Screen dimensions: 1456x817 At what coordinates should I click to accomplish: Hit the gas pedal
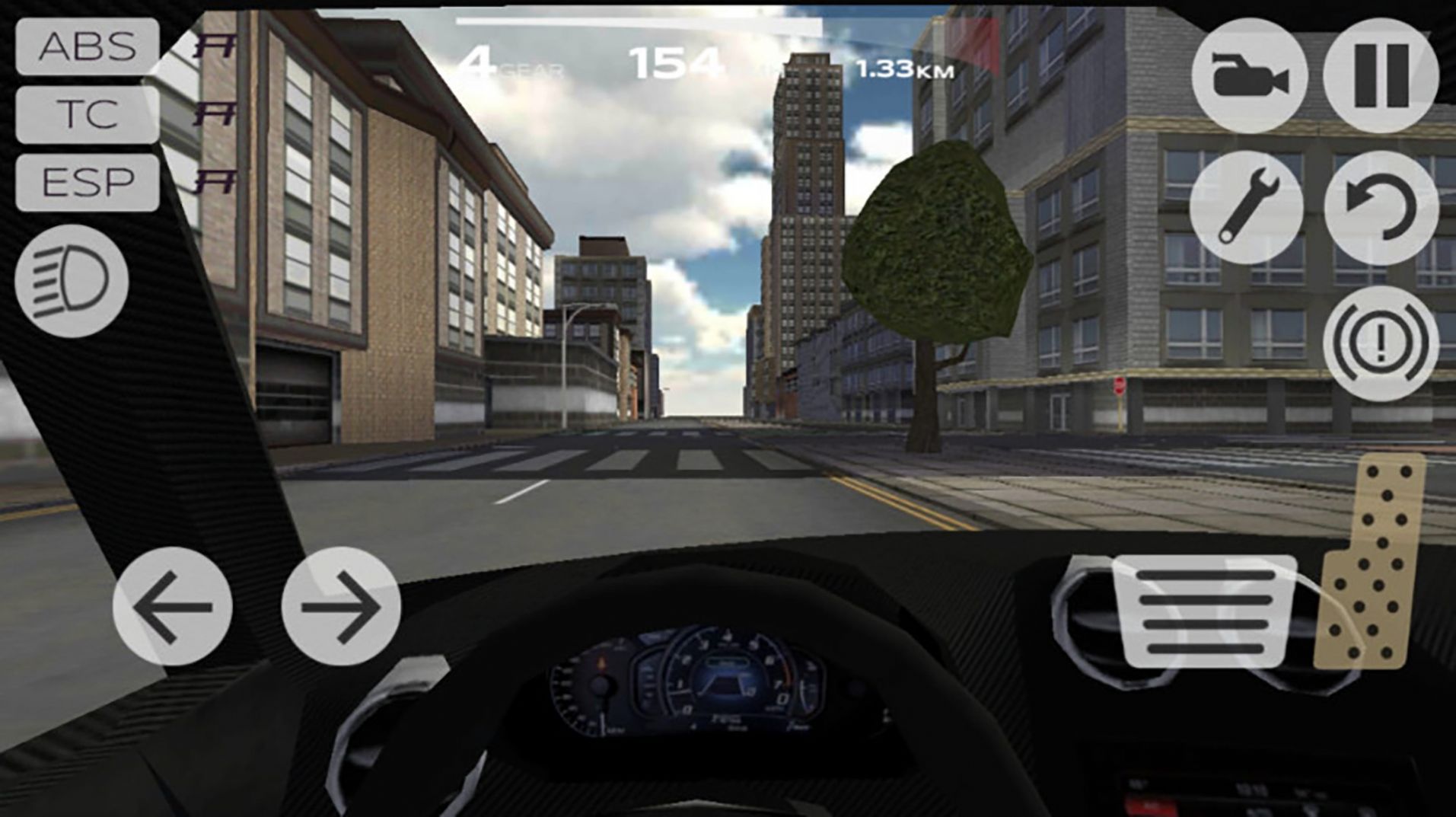point(1373,562)
